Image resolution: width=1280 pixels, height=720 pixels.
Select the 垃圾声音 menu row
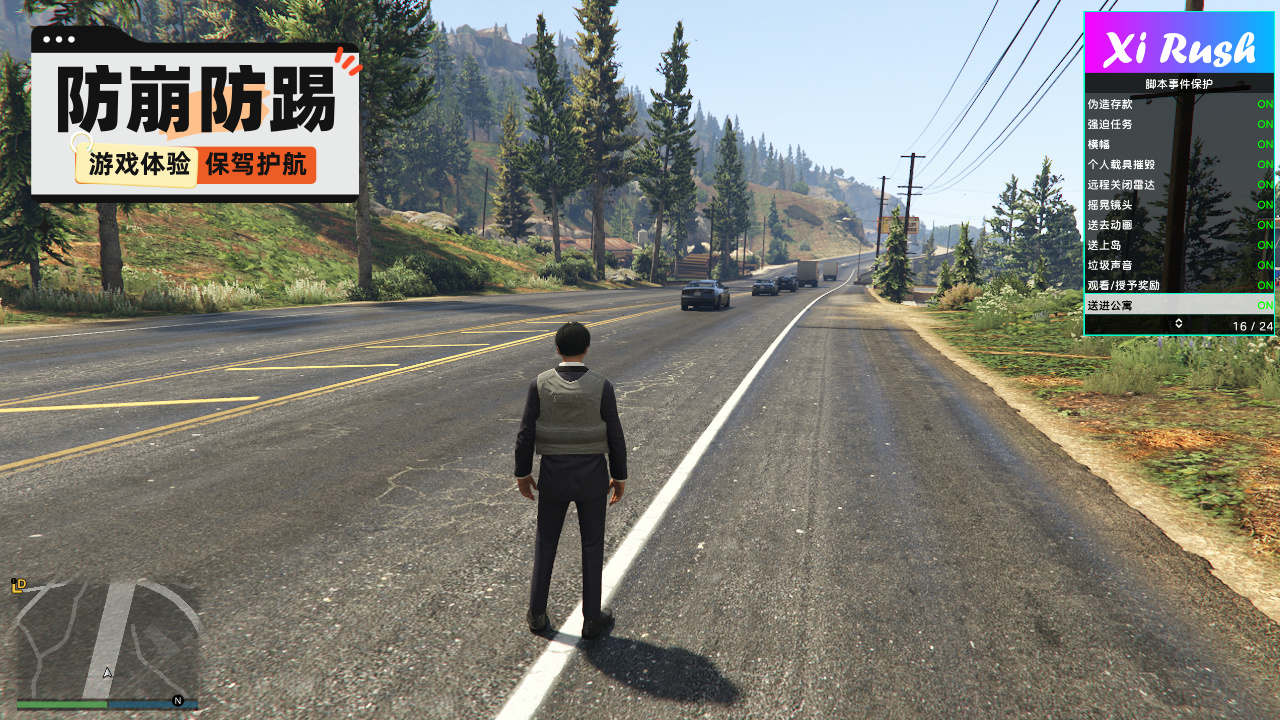click(x=1180, y=265)
